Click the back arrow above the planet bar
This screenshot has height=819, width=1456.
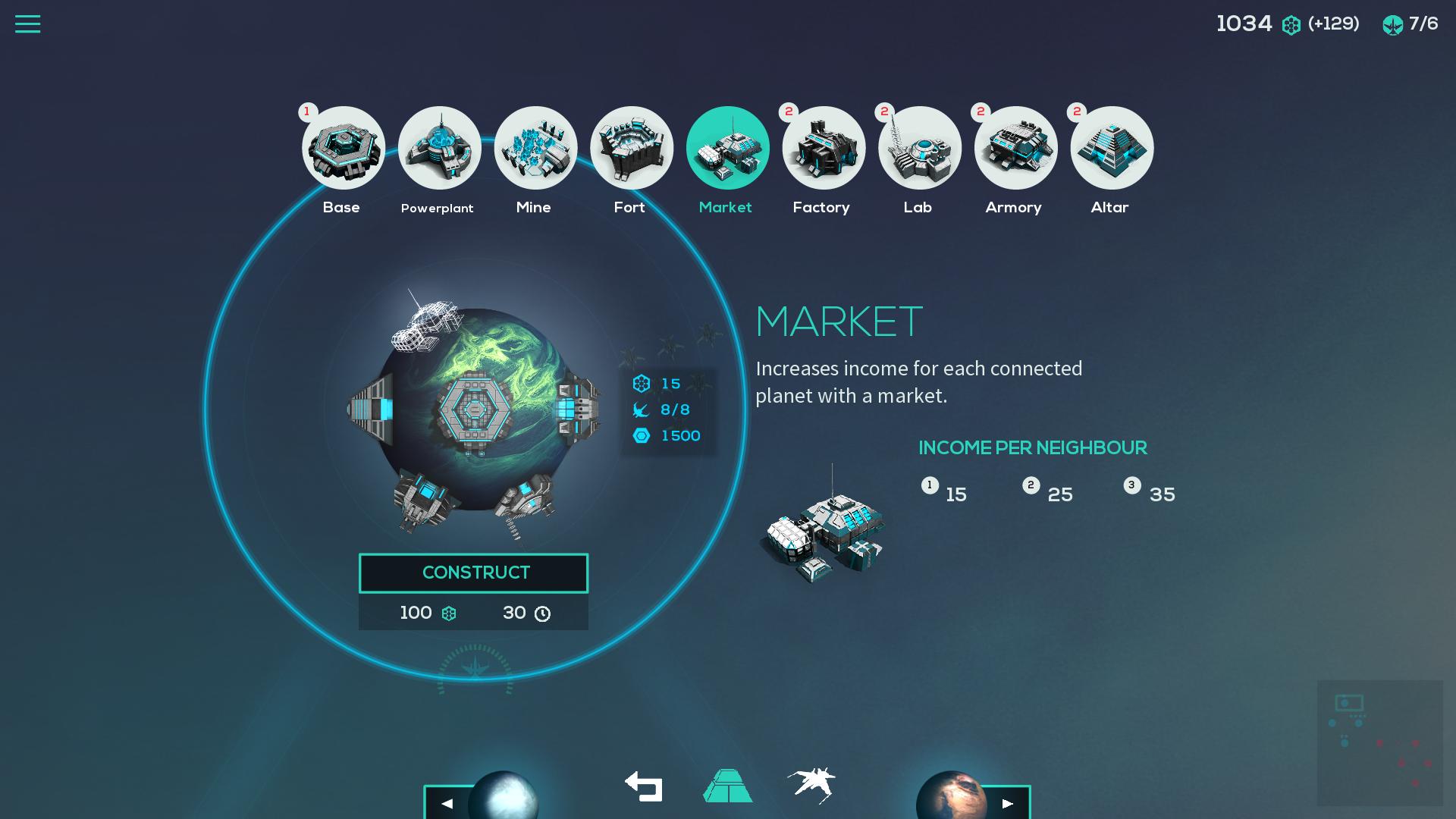[644, 787]
